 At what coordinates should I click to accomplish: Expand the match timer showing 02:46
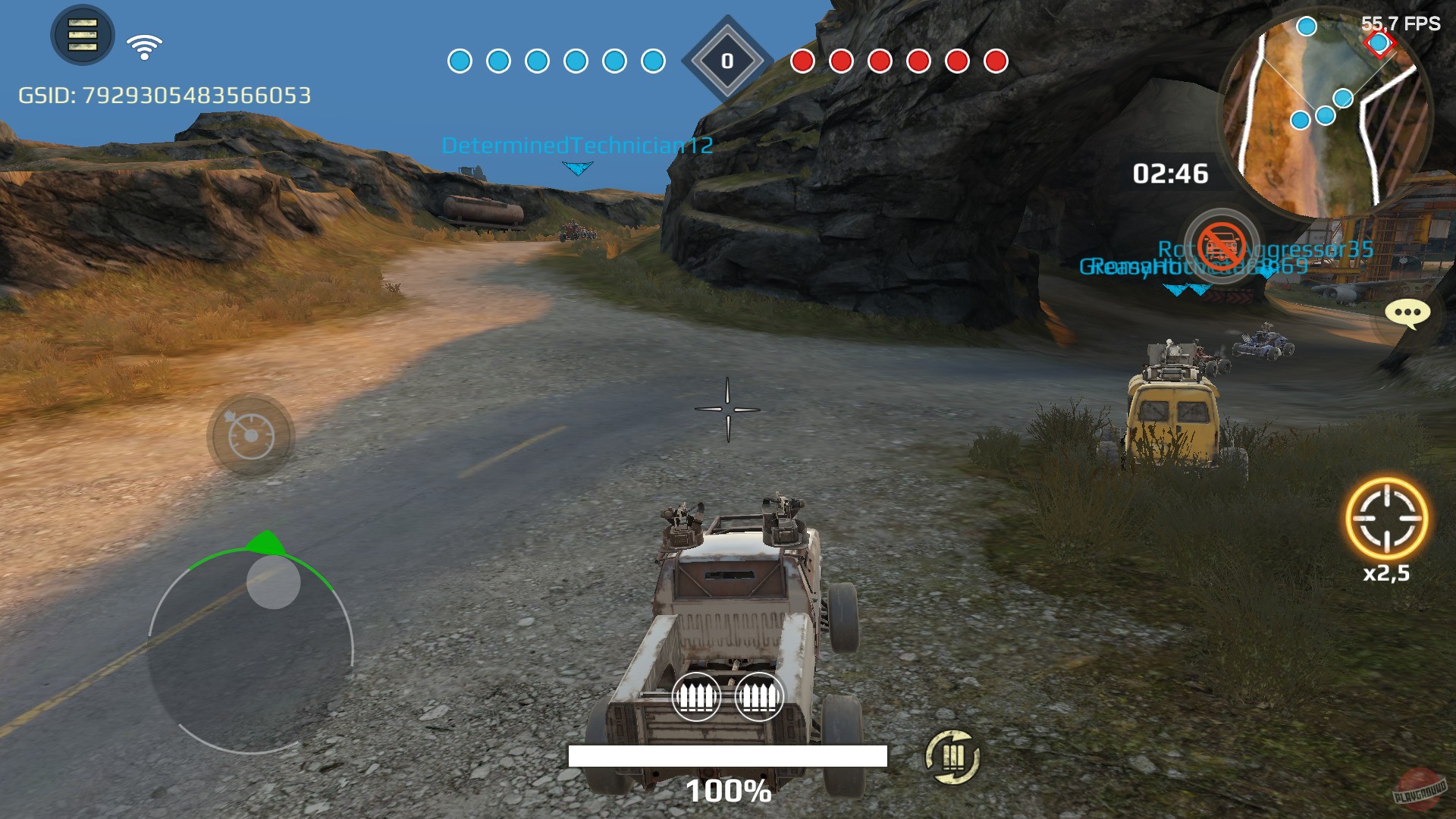pos(1172,173)
